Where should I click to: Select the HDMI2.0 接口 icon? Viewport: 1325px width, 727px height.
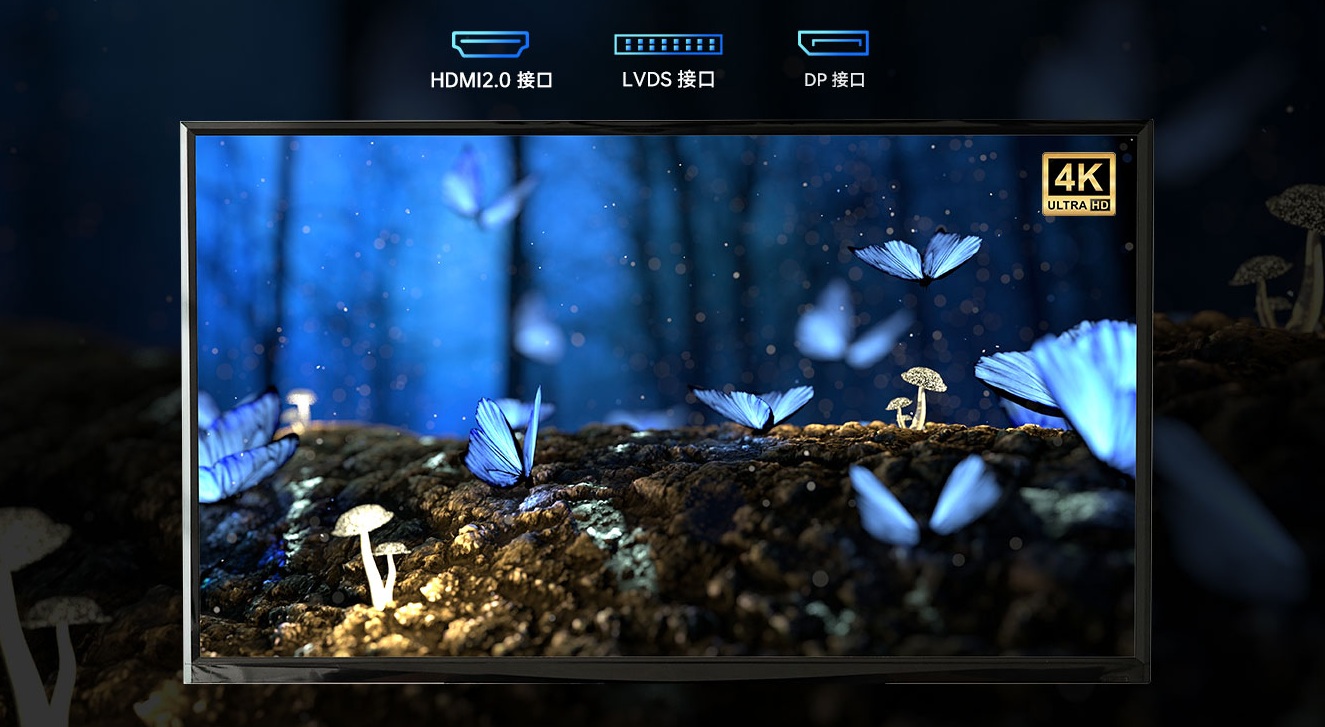490,44
